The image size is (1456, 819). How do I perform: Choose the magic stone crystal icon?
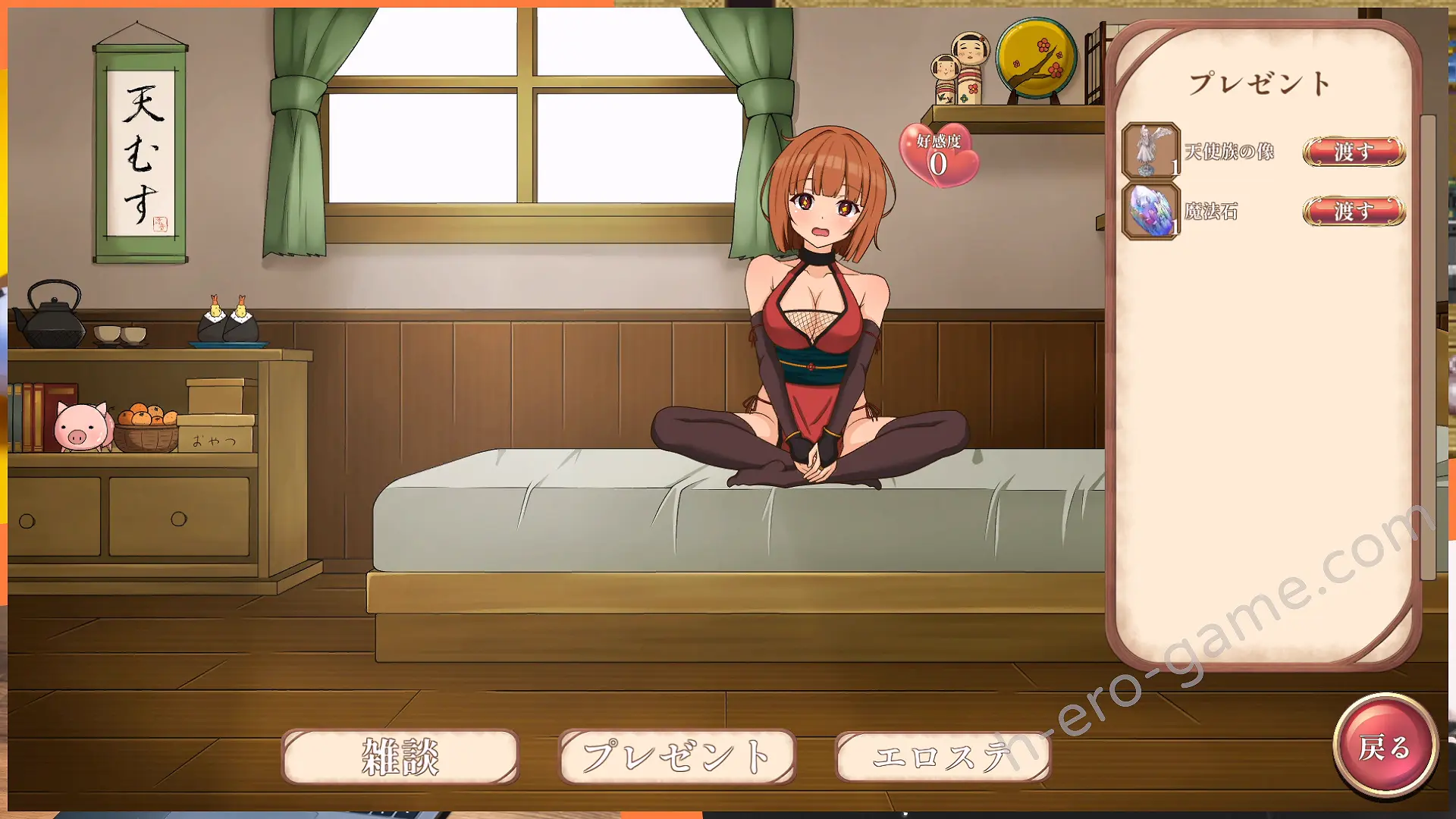pyautogui.click(x=1150, y=212)
